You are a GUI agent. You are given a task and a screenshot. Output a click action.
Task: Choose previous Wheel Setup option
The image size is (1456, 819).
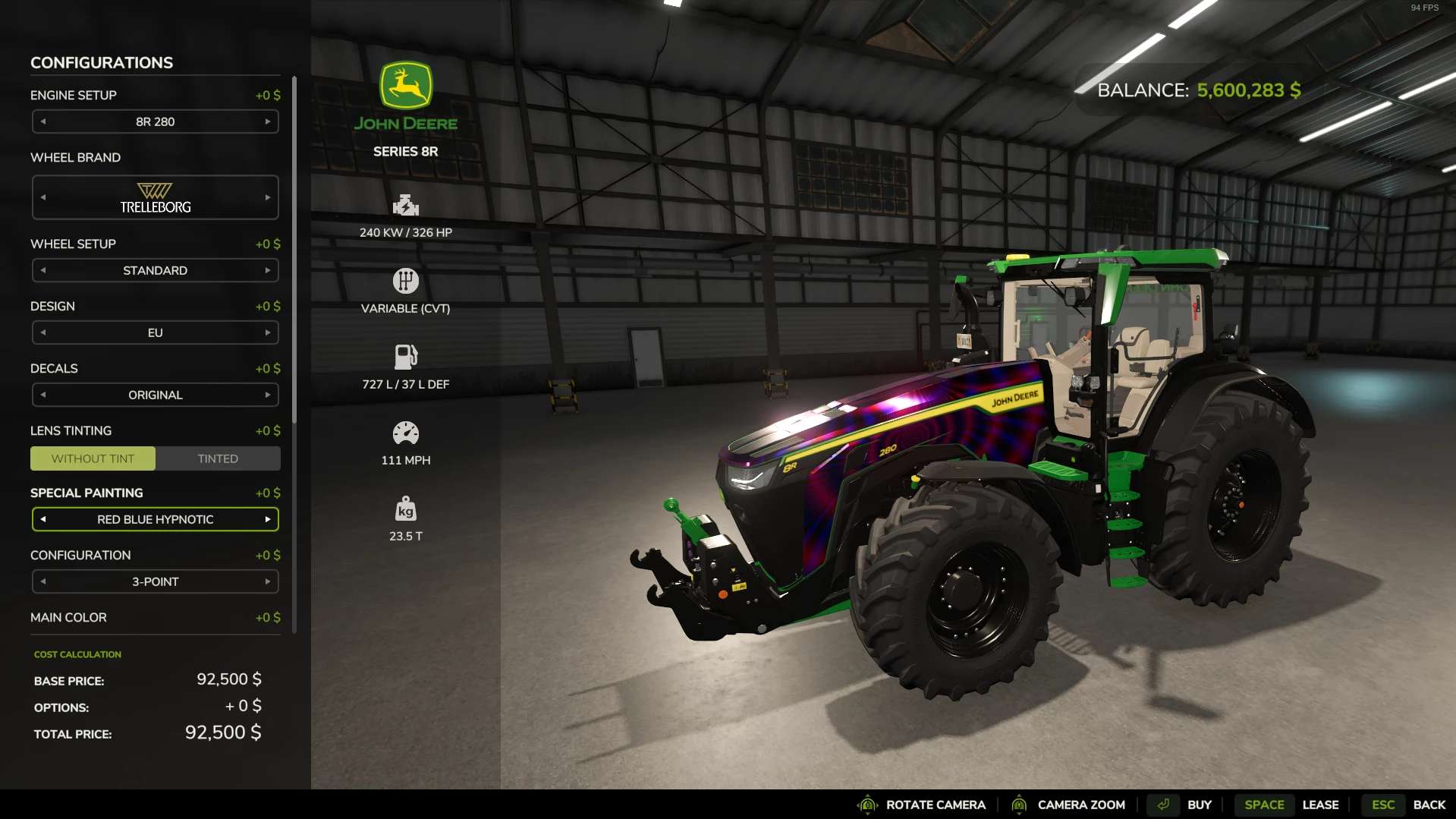pyautogui.click(x=43, y=270)
